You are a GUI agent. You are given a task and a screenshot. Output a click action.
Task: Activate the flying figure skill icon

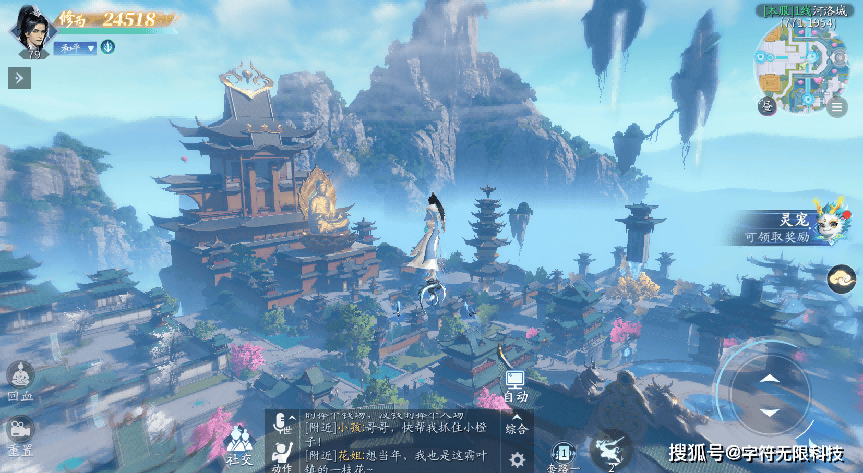[611, 449]
